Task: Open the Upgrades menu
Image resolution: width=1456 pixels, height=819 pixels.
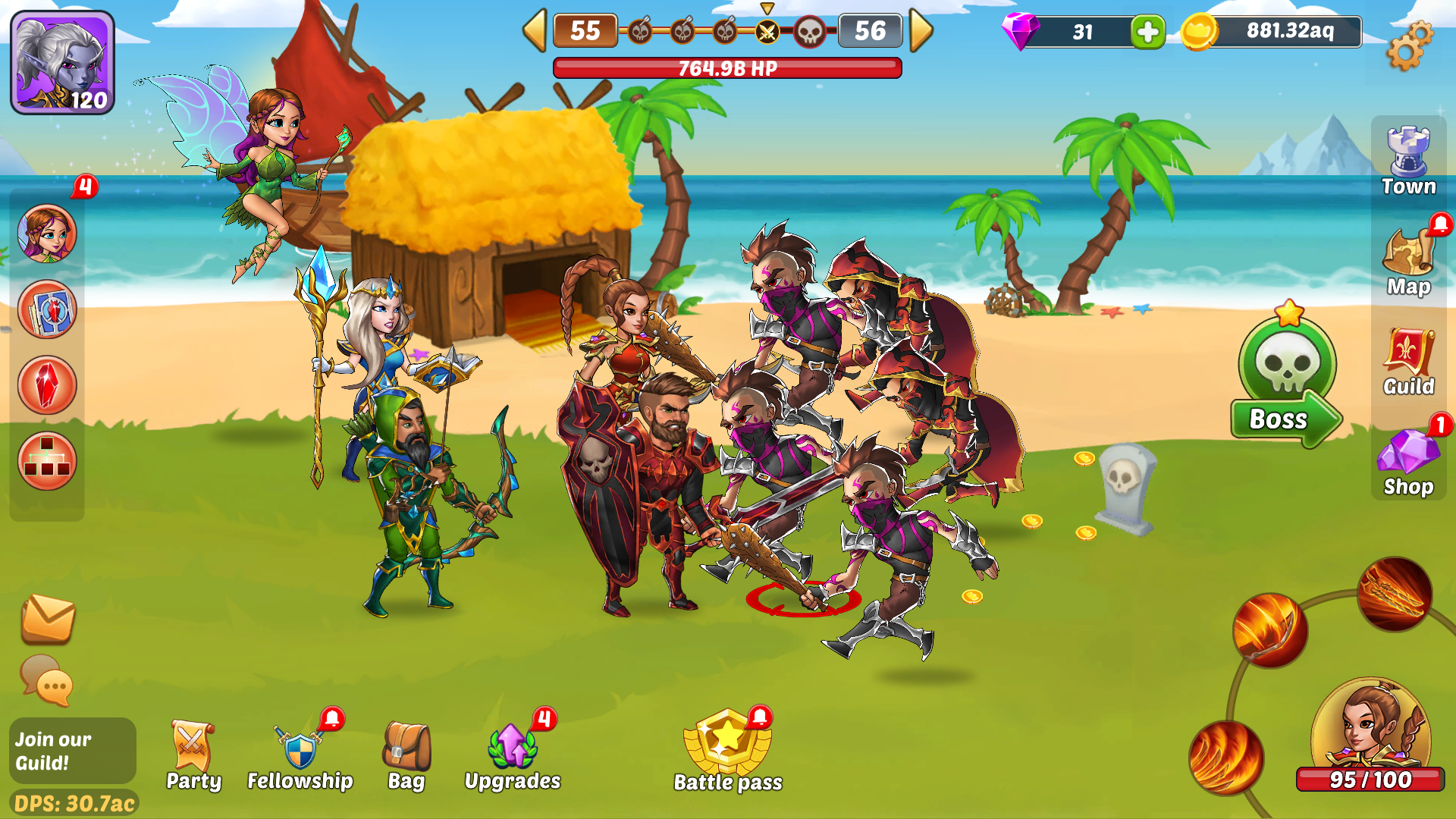Action: coord(513,755)
